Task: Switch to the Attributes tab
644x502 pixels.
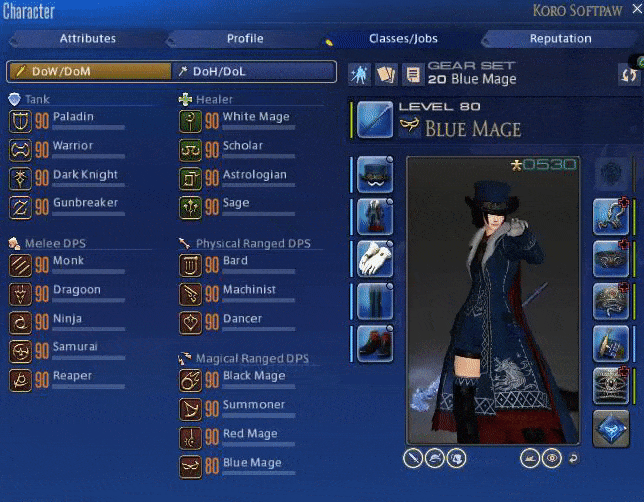Action: pyautogui.click(x=87, y=39)
